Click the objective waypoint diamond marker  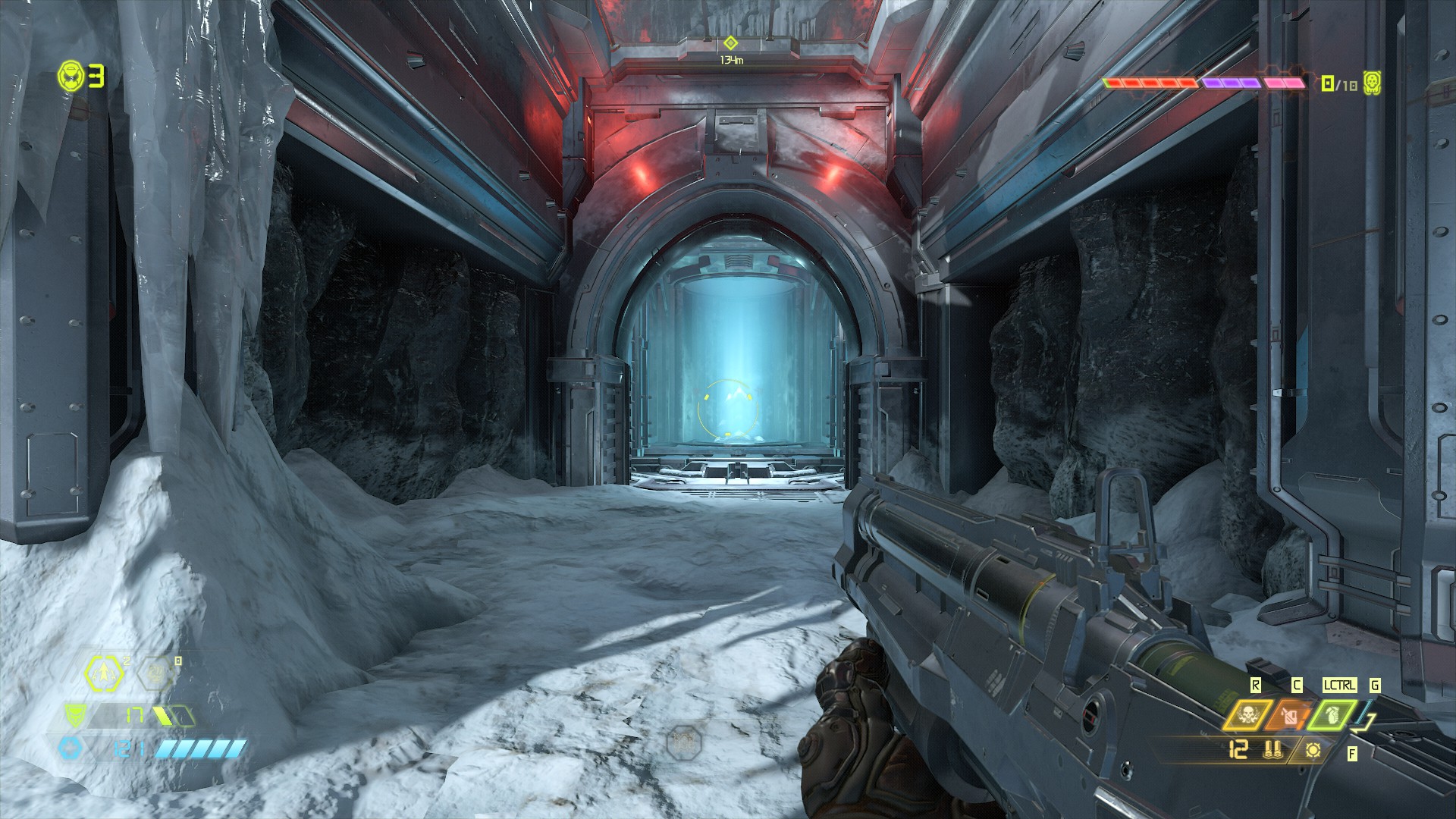[730, 42]
